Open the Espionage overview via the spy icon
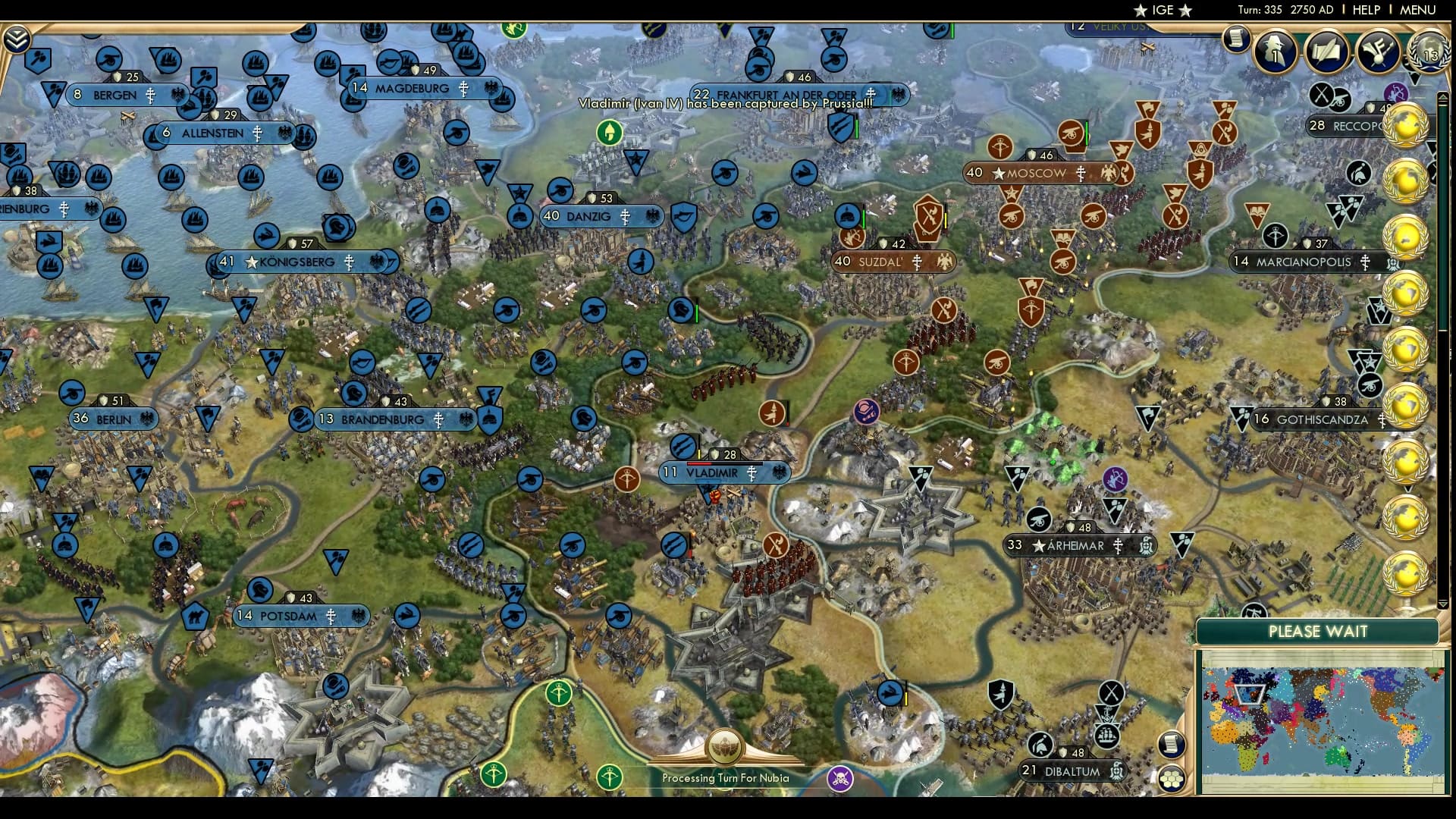The width and height of the screenshot is (1456, 819). pos(1274,53)
